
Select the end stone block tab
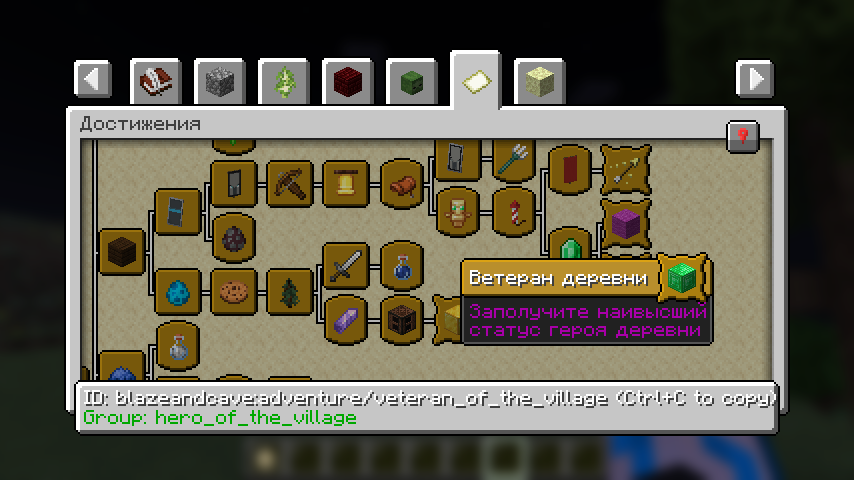540,81
